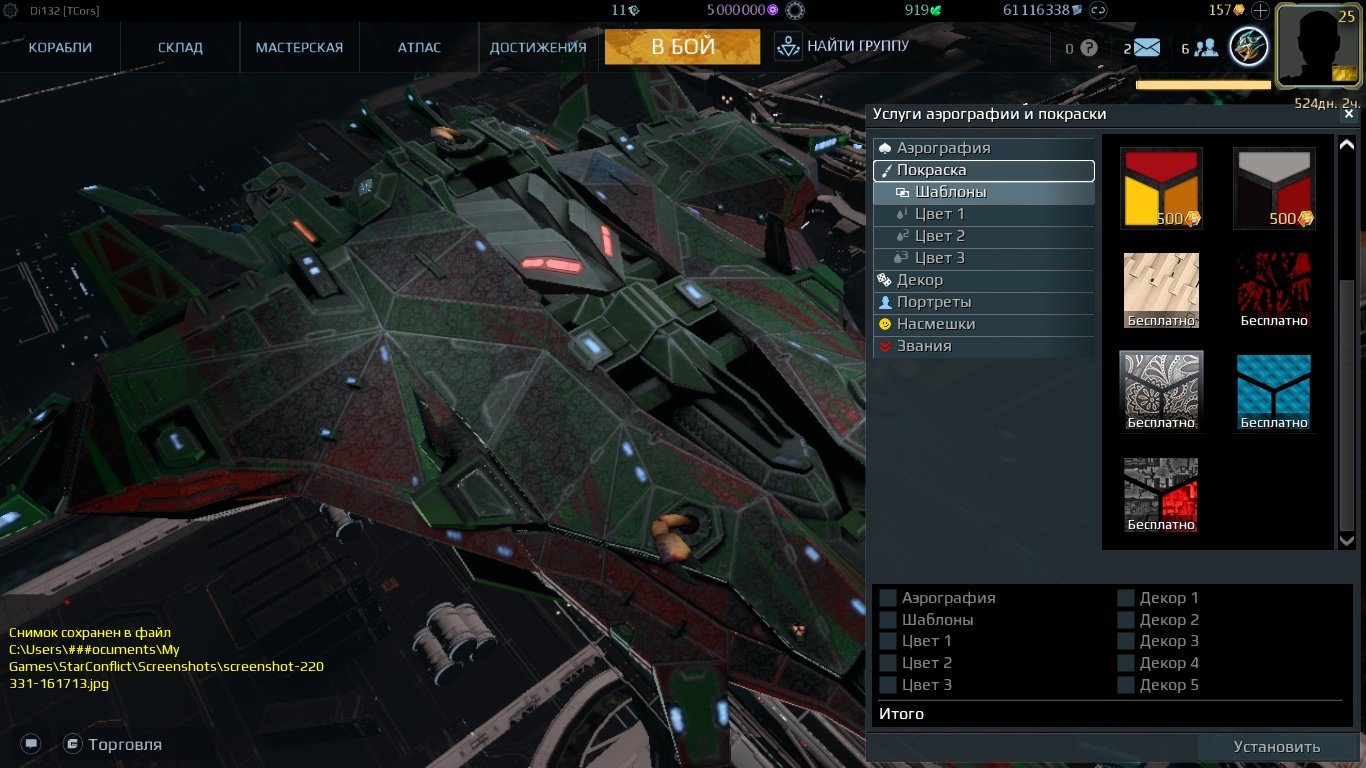Open the Портреты category
This screenshot has height=768, width=1366.
click(x=934, y=302)
